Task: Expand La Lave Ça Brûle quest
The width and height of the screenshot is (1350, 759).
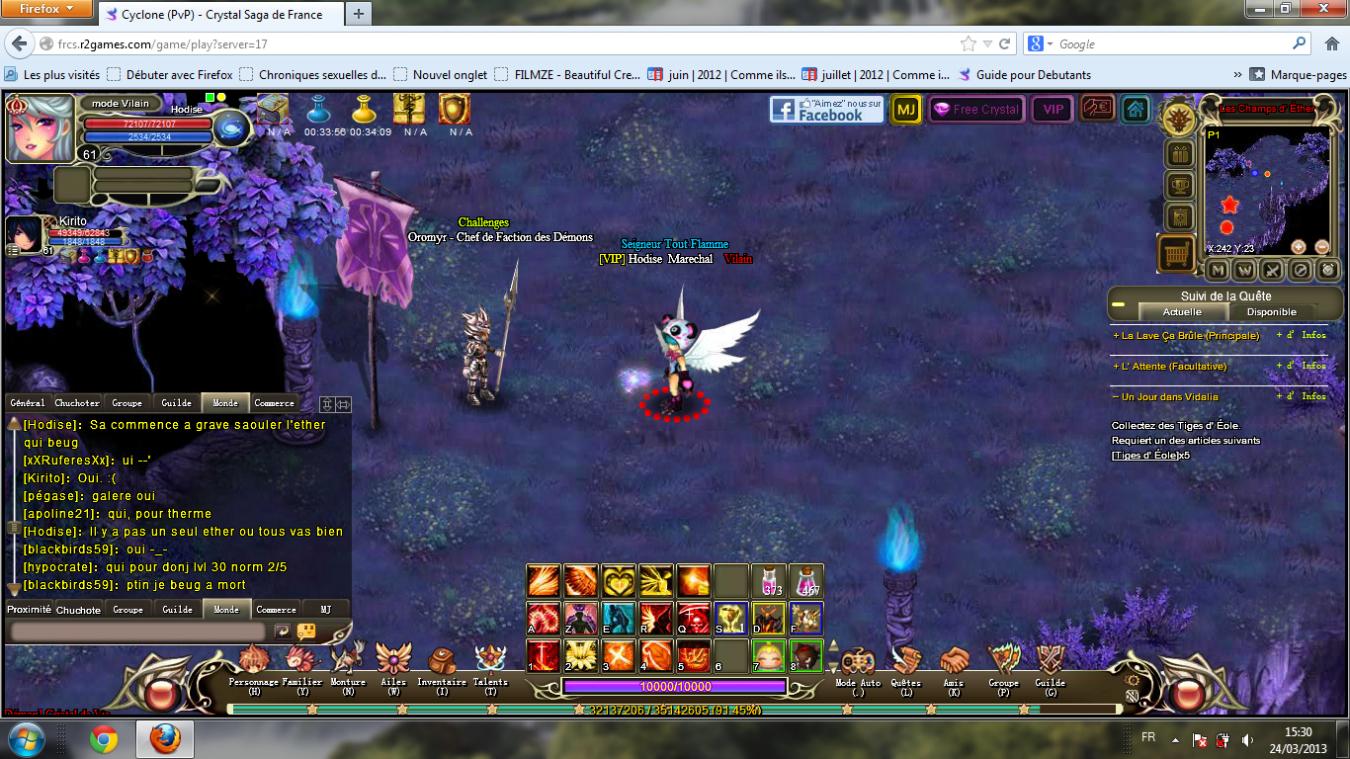Action: coord(1186,336)
